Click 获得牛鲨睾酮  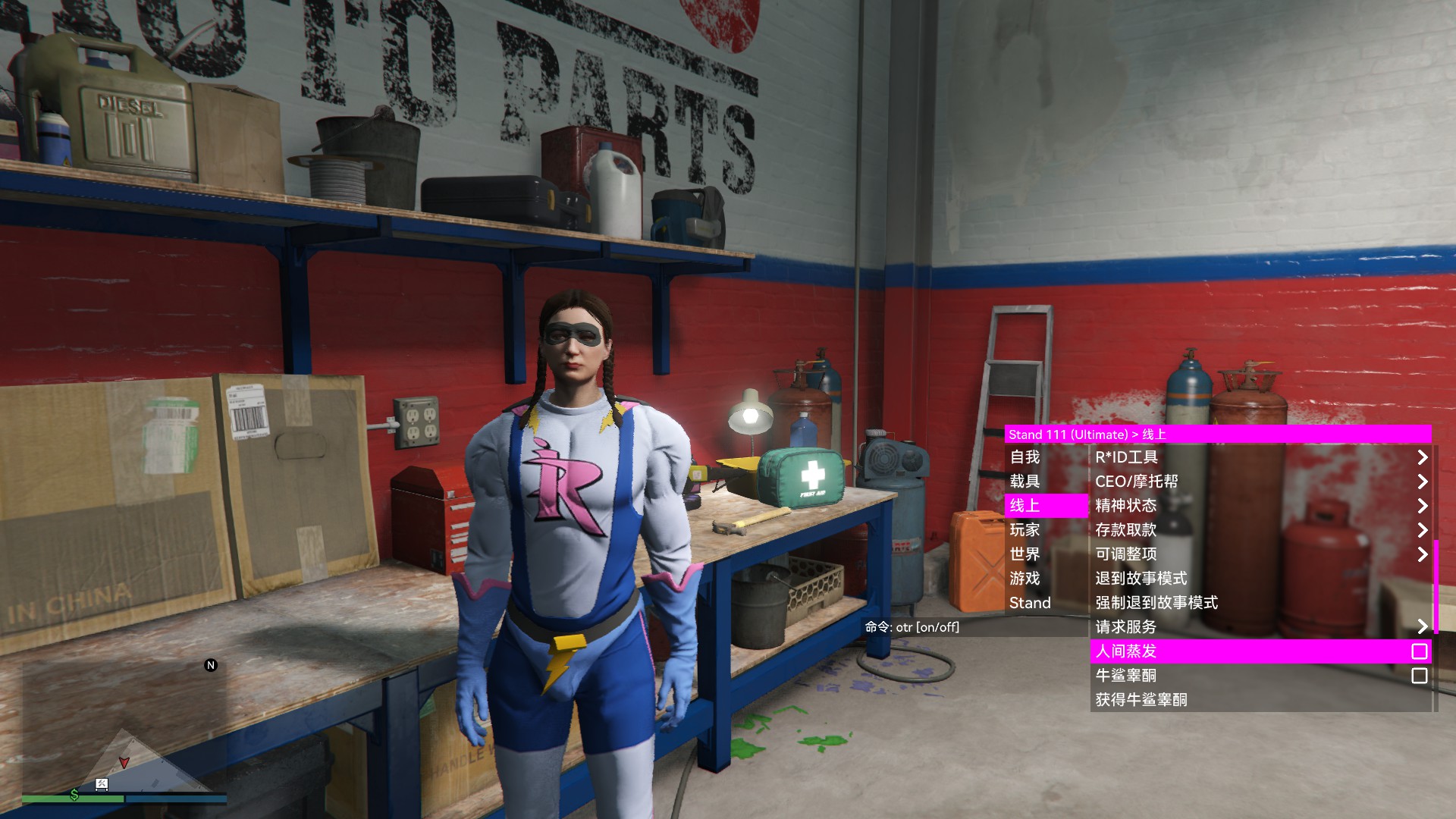click(x=1260, y=700)
